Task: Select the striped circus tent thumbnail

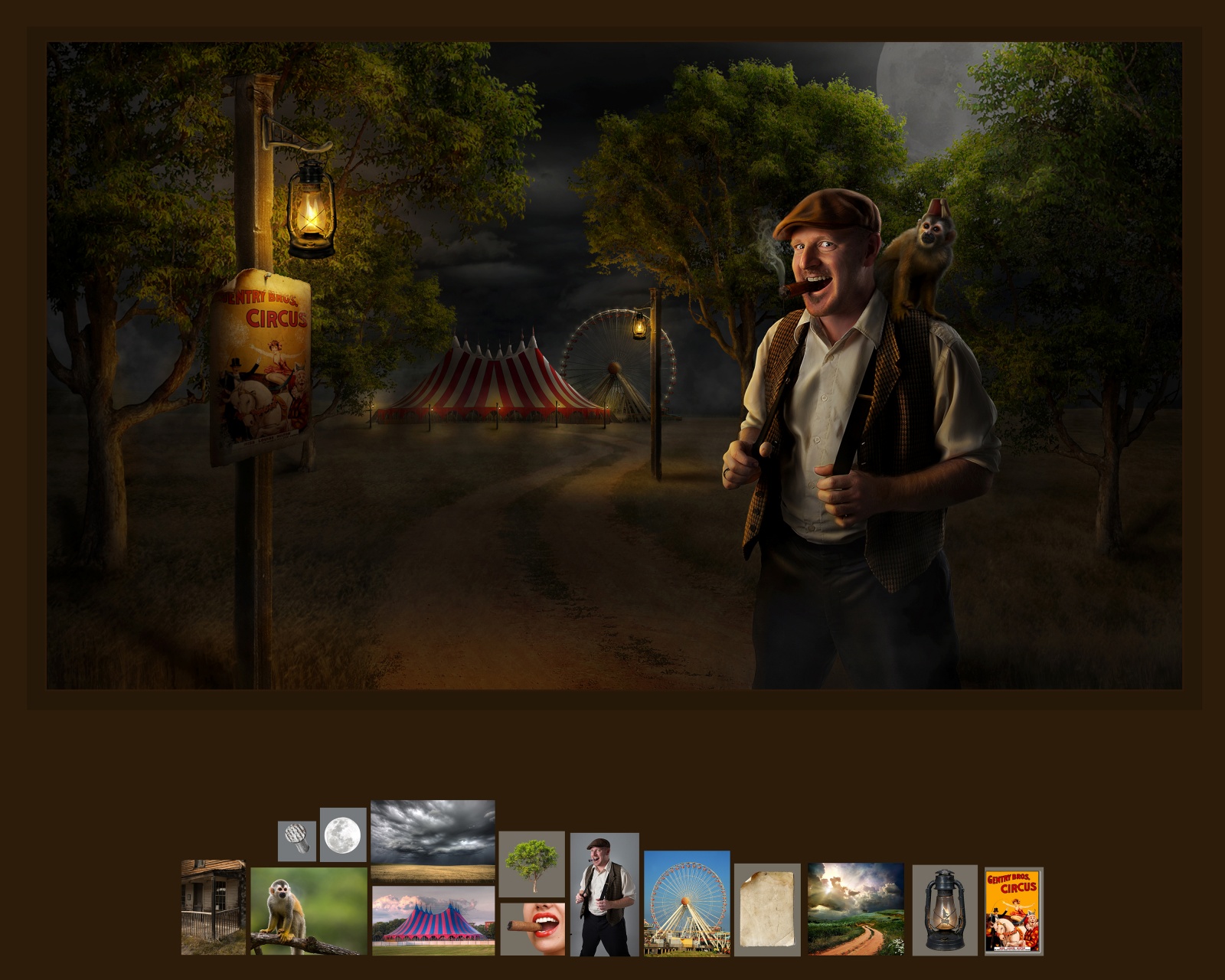Action: (433, 920)
